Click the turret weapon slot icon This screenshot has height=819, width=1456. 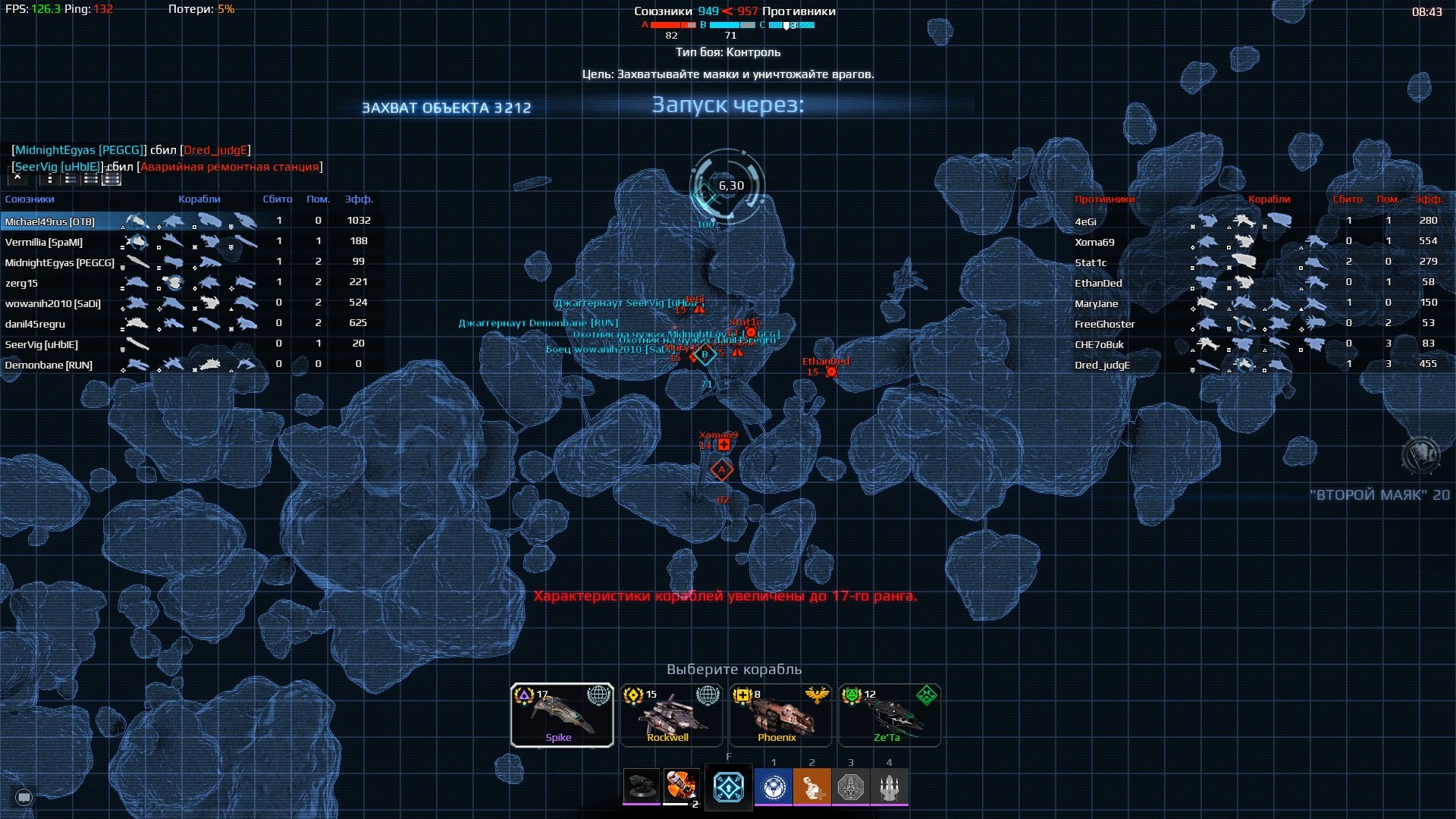641,786
